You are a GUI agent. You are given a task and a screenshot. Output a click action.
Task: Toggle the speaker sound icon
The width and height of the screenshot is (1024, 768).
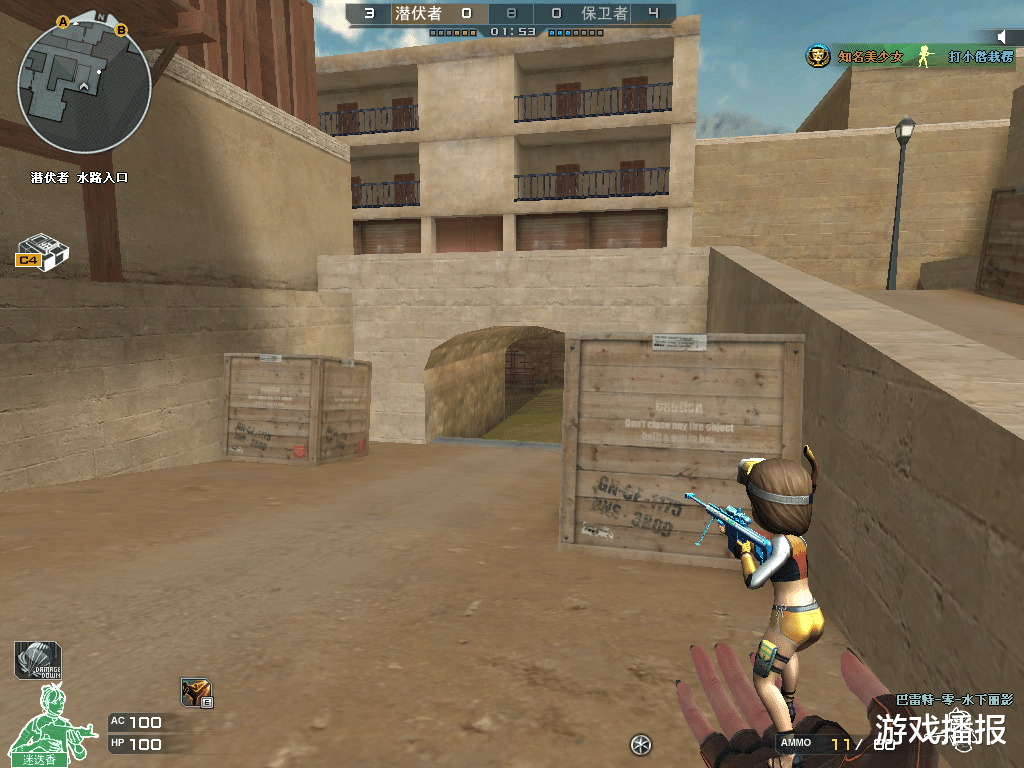[1003, 38]
